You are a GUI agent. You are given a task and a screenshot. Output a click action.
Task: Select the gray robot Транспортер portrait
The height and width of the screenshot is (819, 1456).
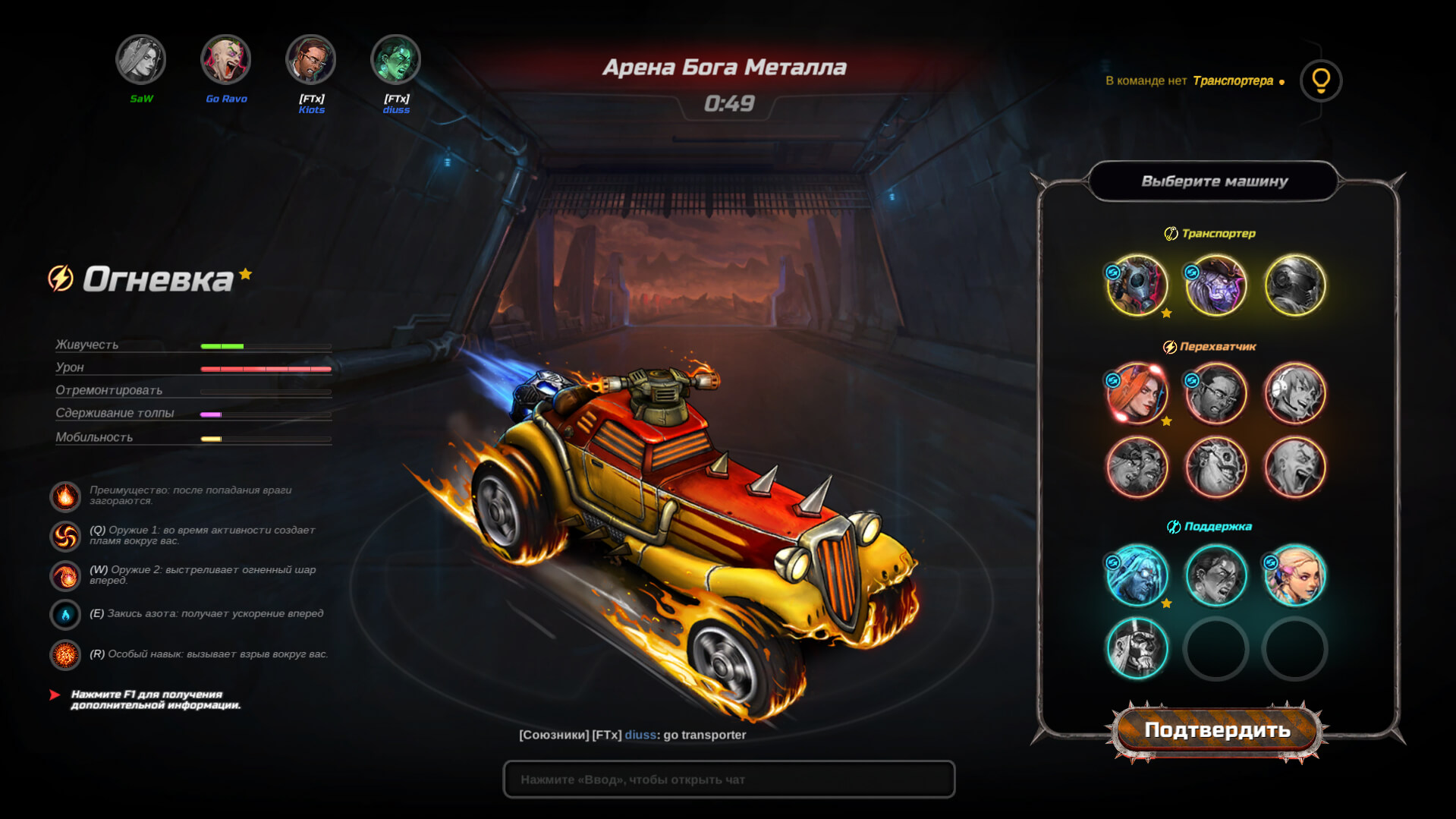(x=1294, y=285)
